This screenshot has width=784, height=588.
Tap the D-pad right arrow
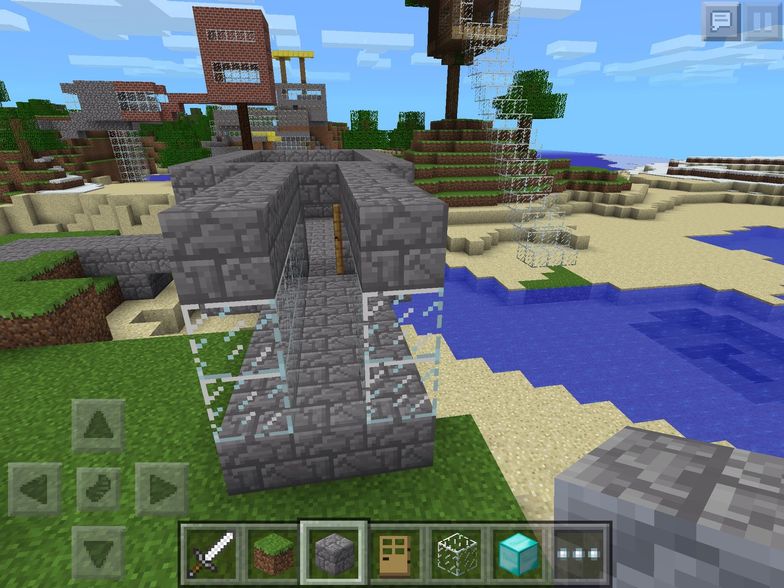tap(160, 489)
